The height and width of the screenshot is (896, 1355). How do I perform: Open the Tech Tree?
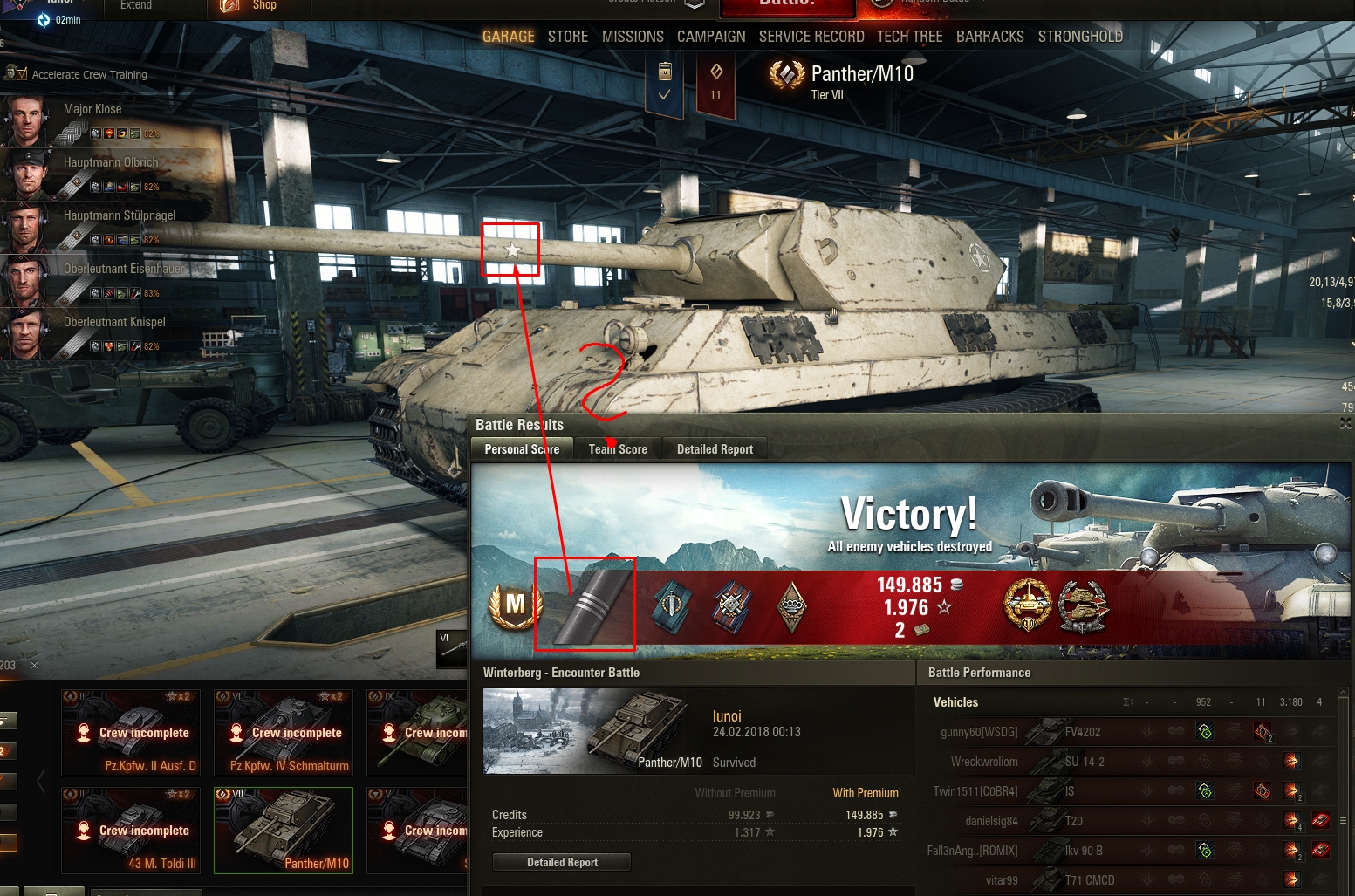pyautogui.click(x=909, y=37)
